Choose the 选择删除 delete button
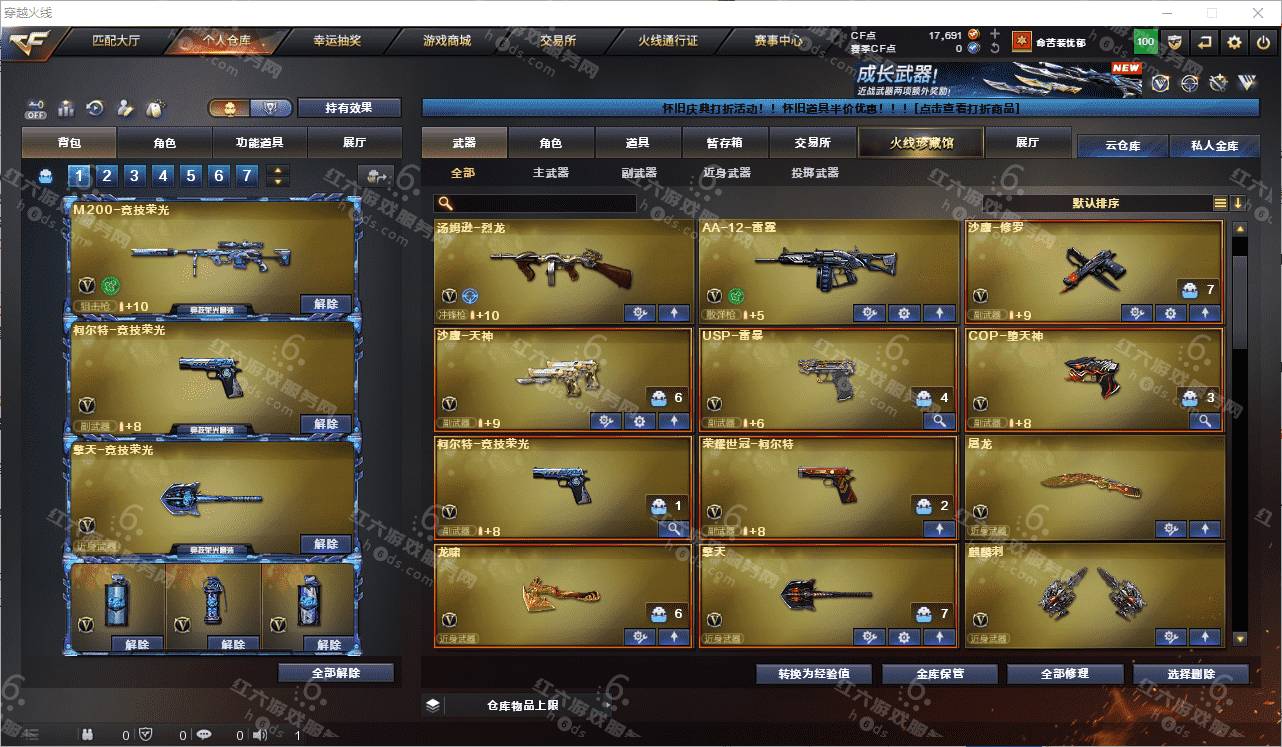Screen dimensions: 1282x747 [x=1191, y=674]
